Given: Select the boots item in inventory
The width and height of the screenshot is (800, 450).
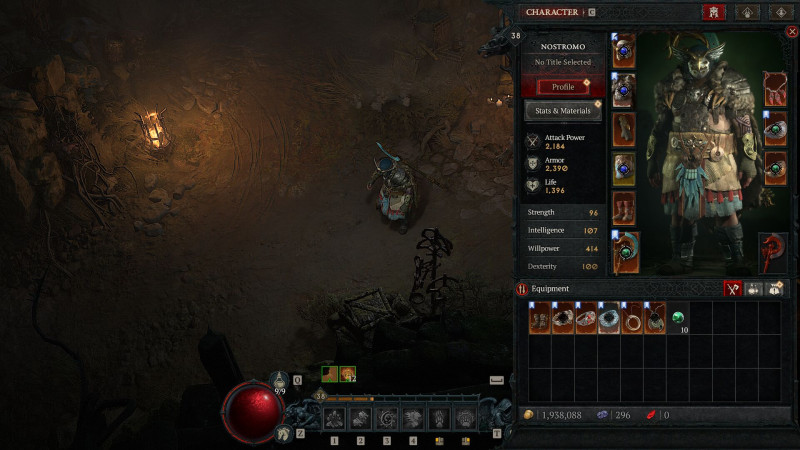Looking at the screenshot, I should point(540,319).
